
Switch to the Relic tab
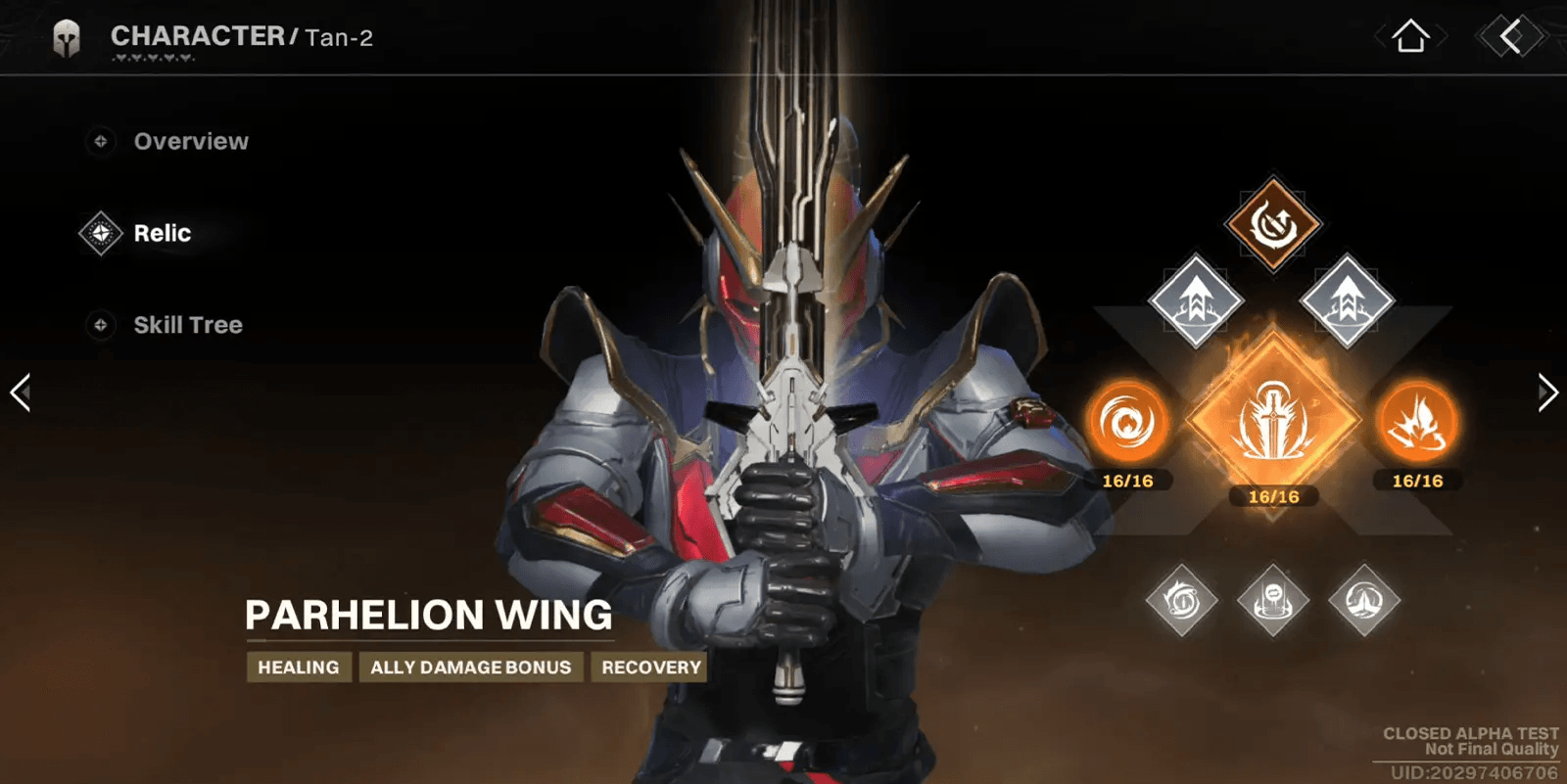162,234
